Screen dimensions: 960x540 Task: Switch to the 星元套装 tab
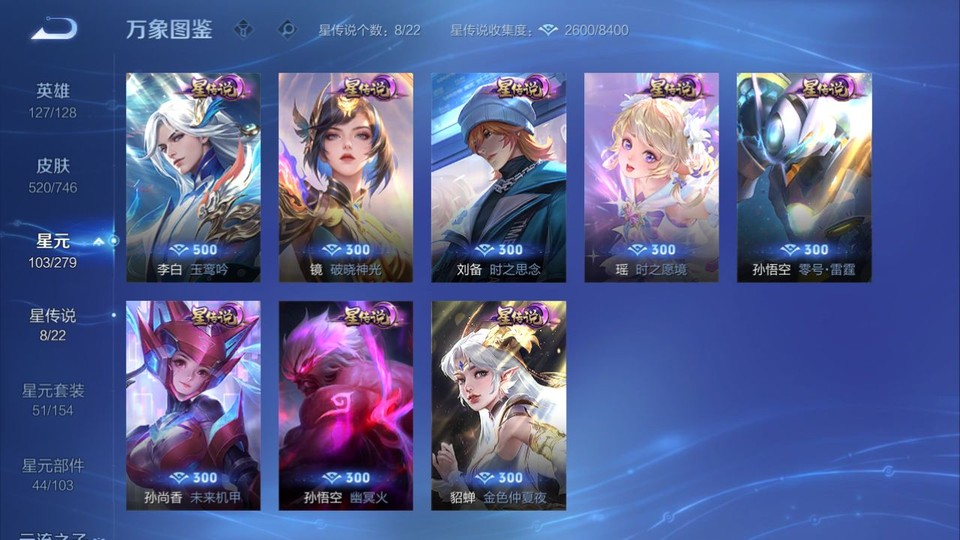(53, 399)
